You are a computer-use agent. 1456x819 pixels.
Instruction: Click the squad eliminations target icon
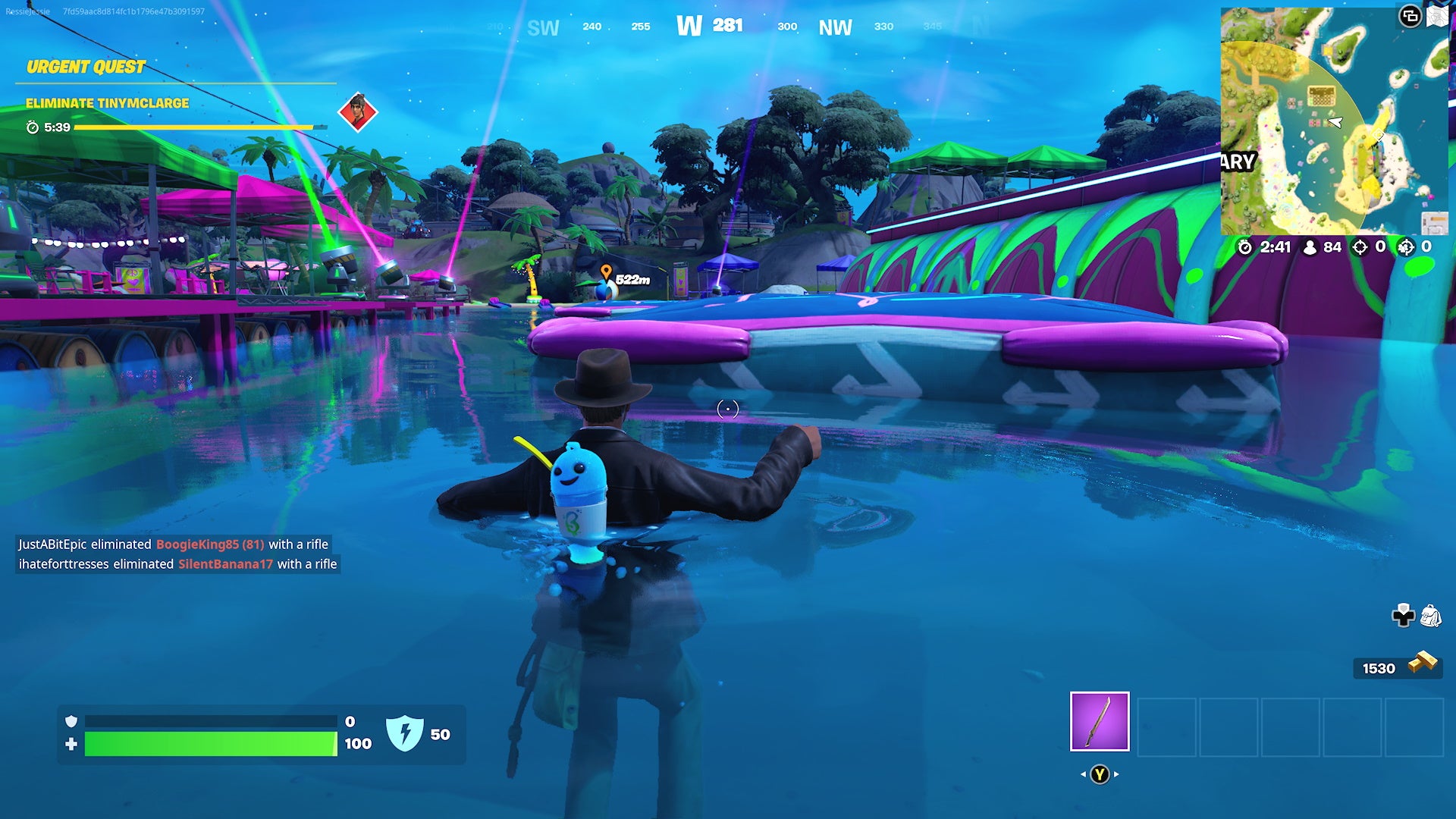pyautogui.click(x=1407, y=245)
